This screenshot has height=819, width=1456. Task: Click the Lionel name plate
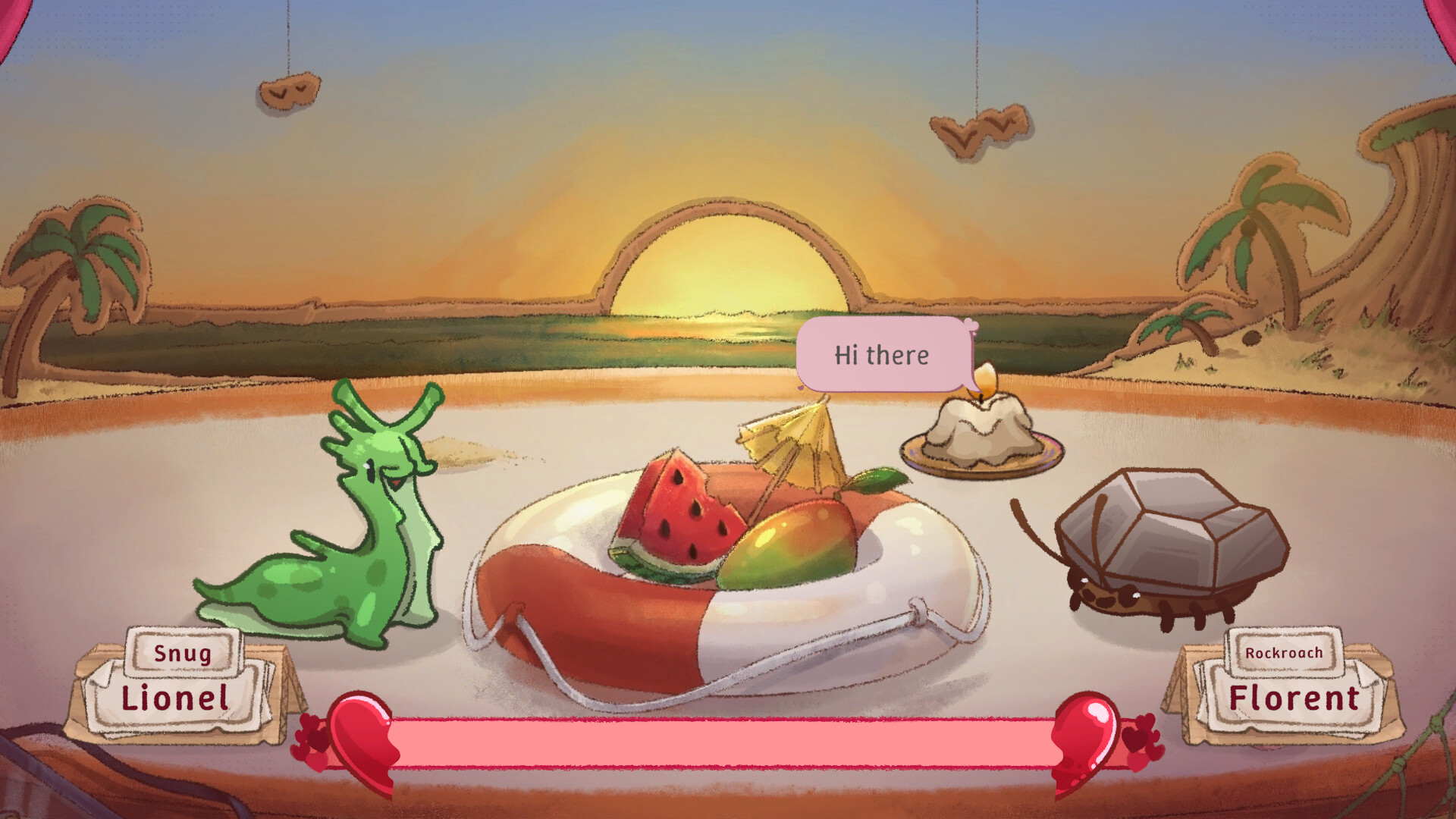(x=180, y=699)
